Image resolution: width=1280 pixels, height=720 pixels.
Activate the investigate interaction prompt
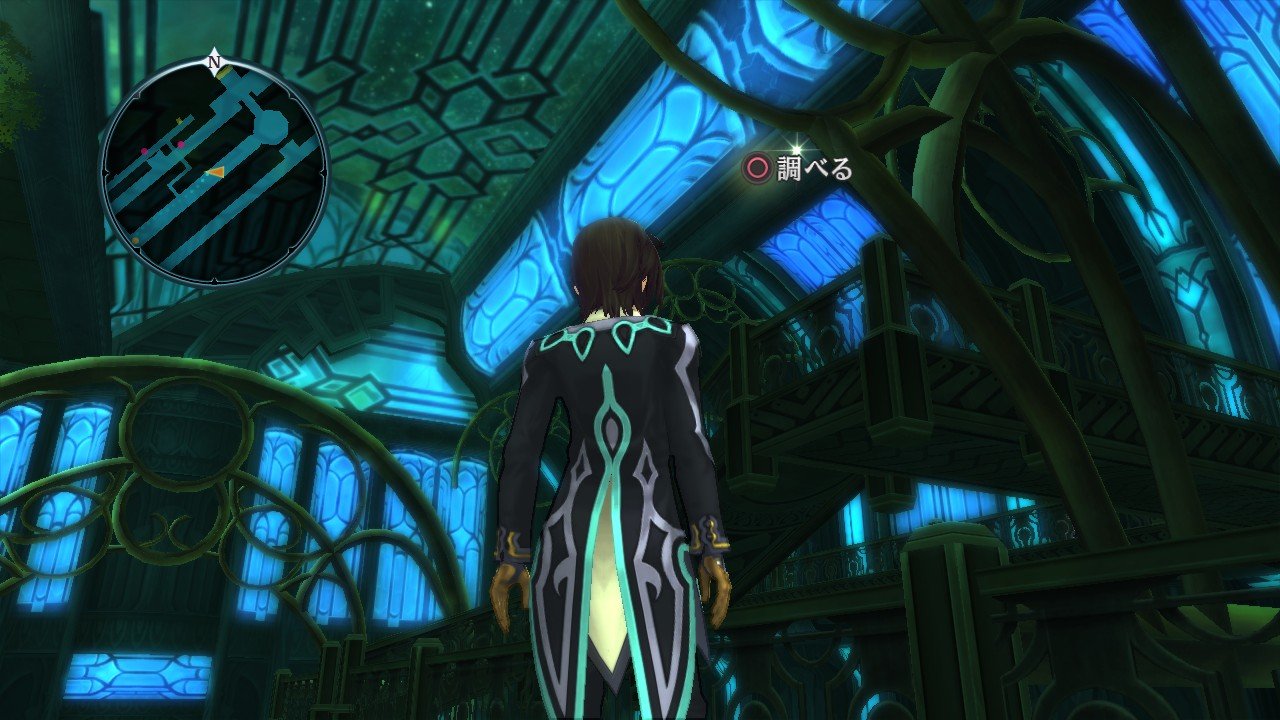790,170
